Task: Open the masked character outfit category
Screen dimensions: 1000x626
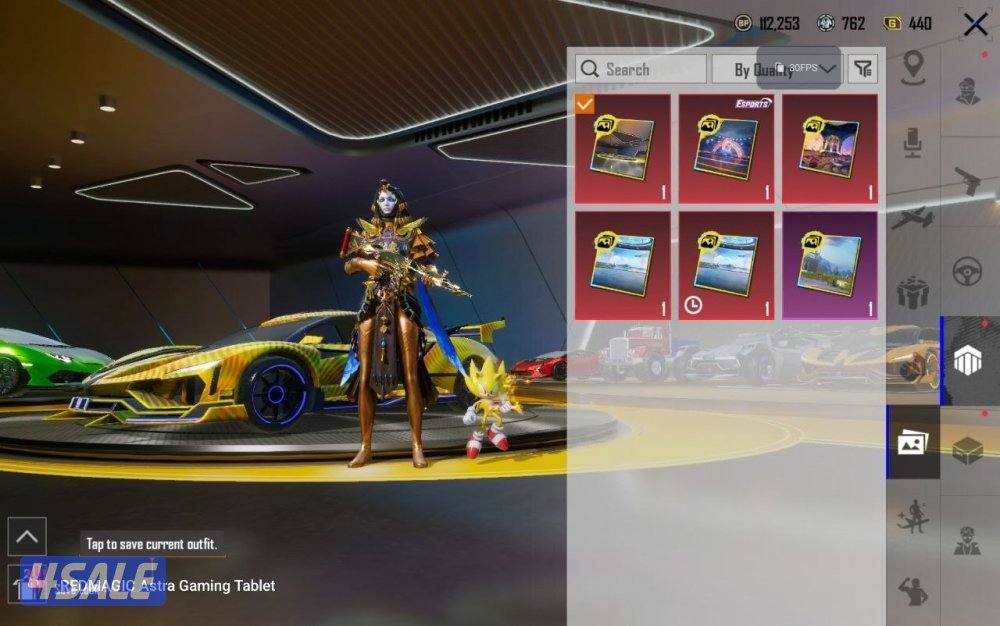Action: pyautogui.click(x=967, y=90)
